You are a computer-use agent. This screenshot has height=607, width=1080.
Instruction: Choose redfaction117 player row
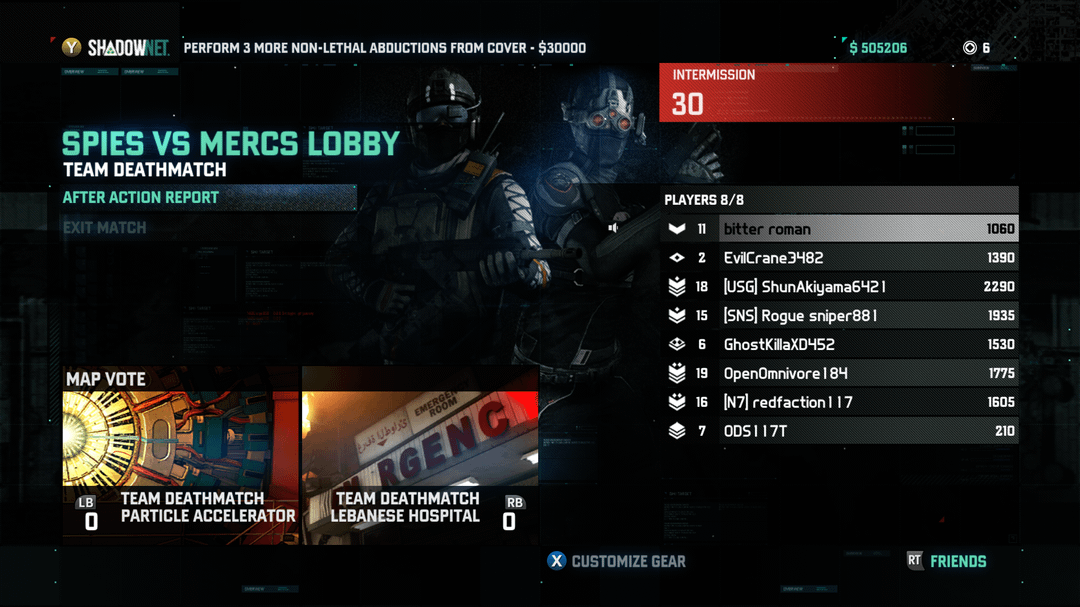tap(840, 403)
